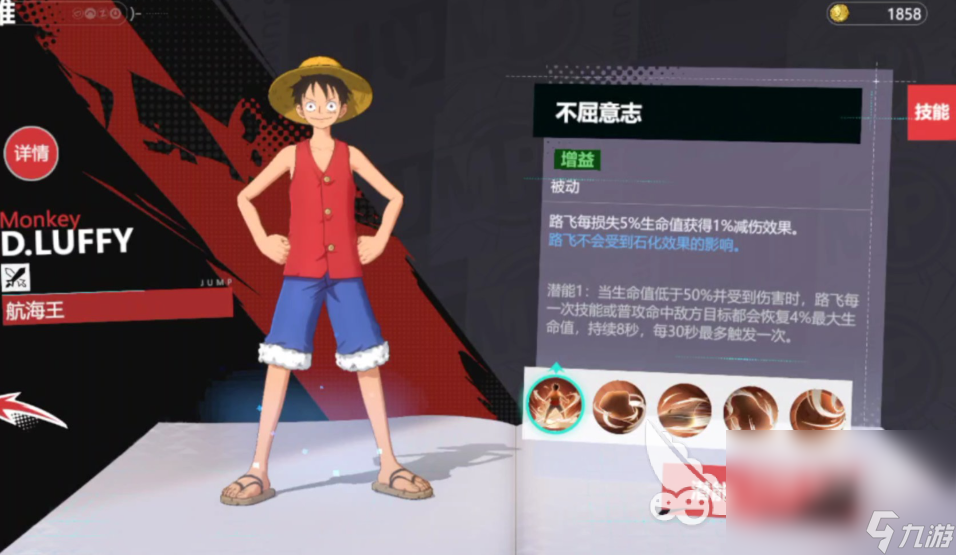Select the highlighted 不屈意志 passive skill icon

[x=554, y=405]
